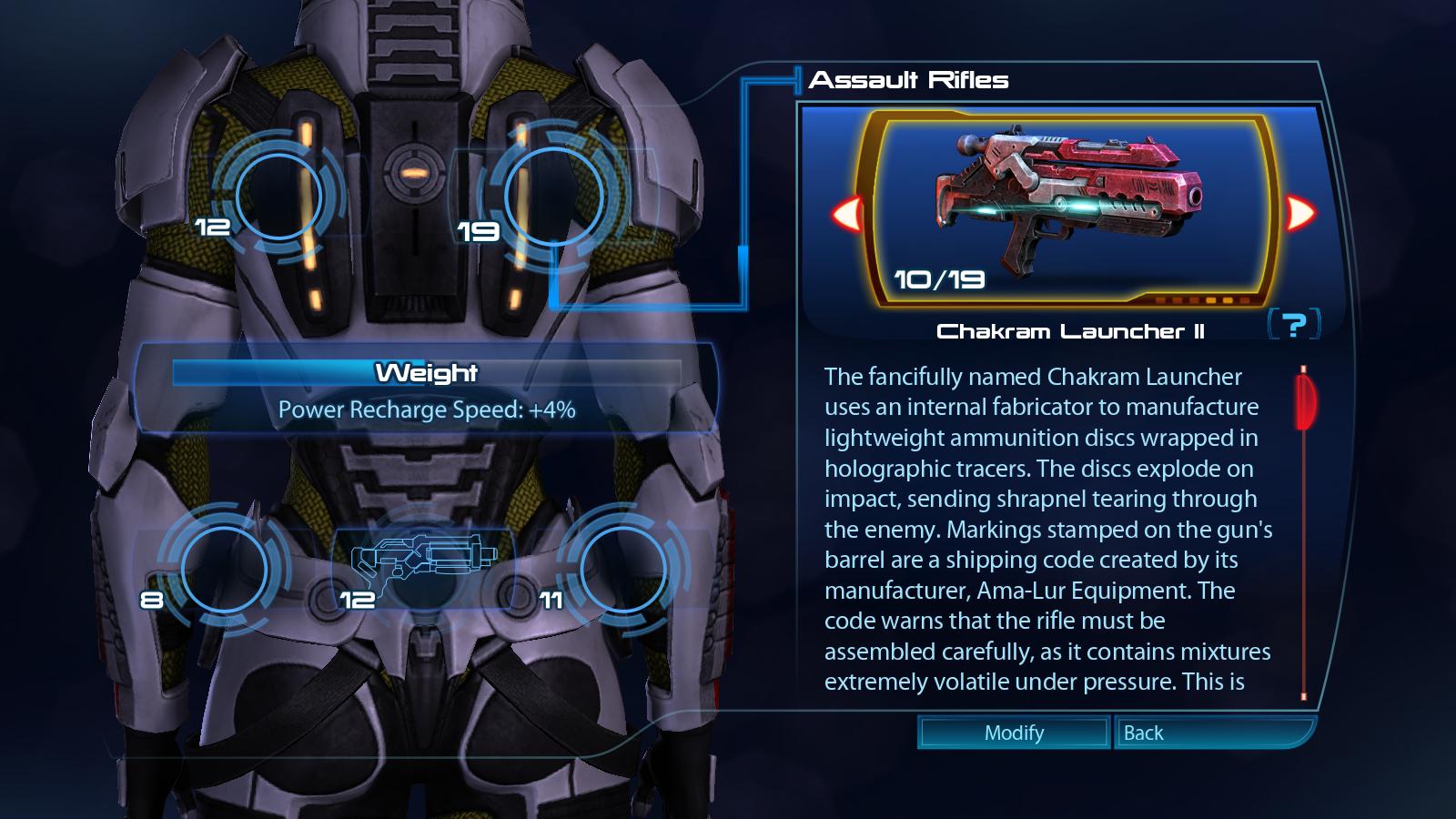Select the hip weapon slot marked 8
The height and width of the screenshot is (819, 1456).
point(224,569)
